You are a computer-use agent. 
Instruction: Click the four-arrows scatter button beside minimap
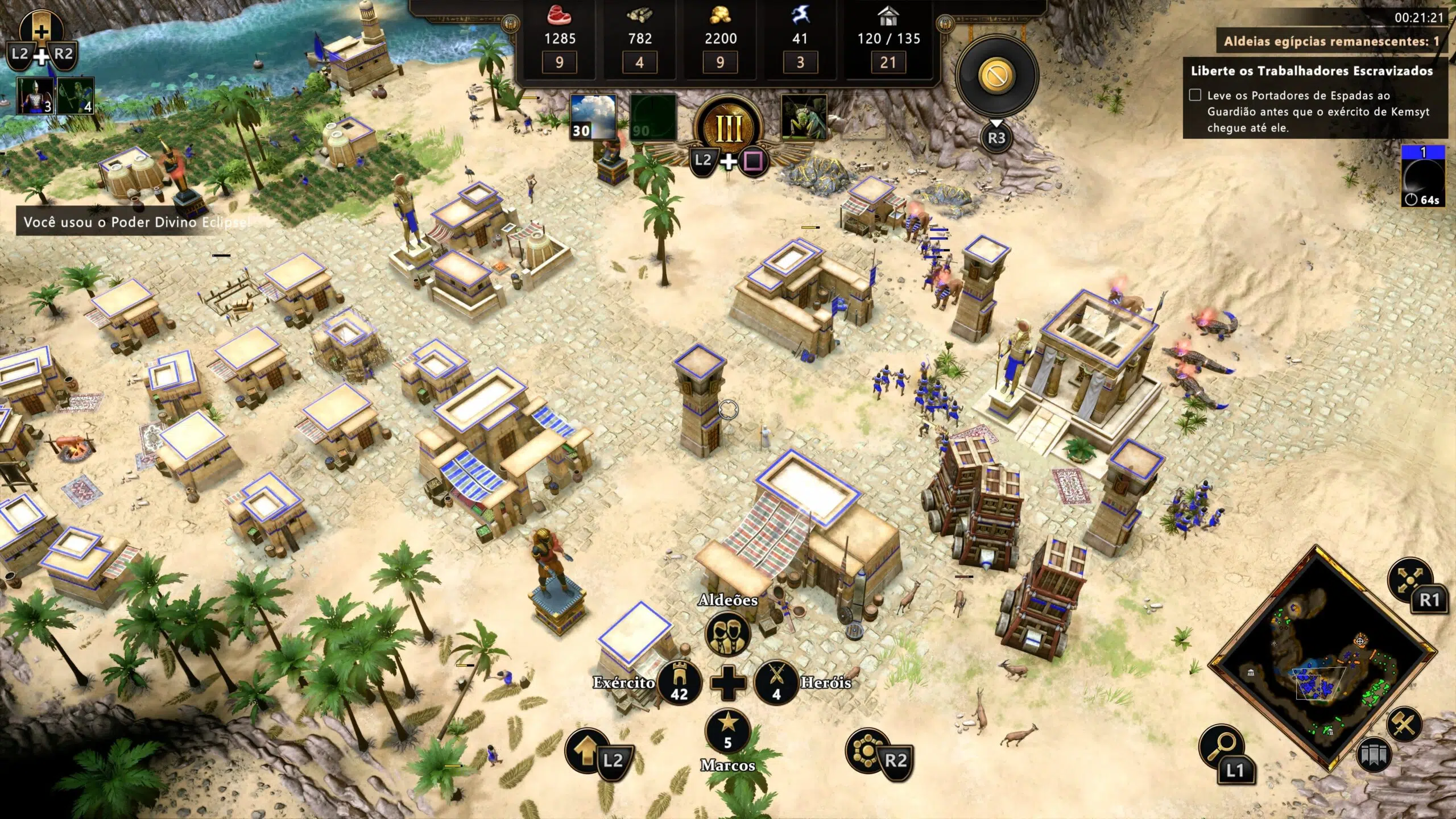pyautogui.click(x=1410, y=579)
